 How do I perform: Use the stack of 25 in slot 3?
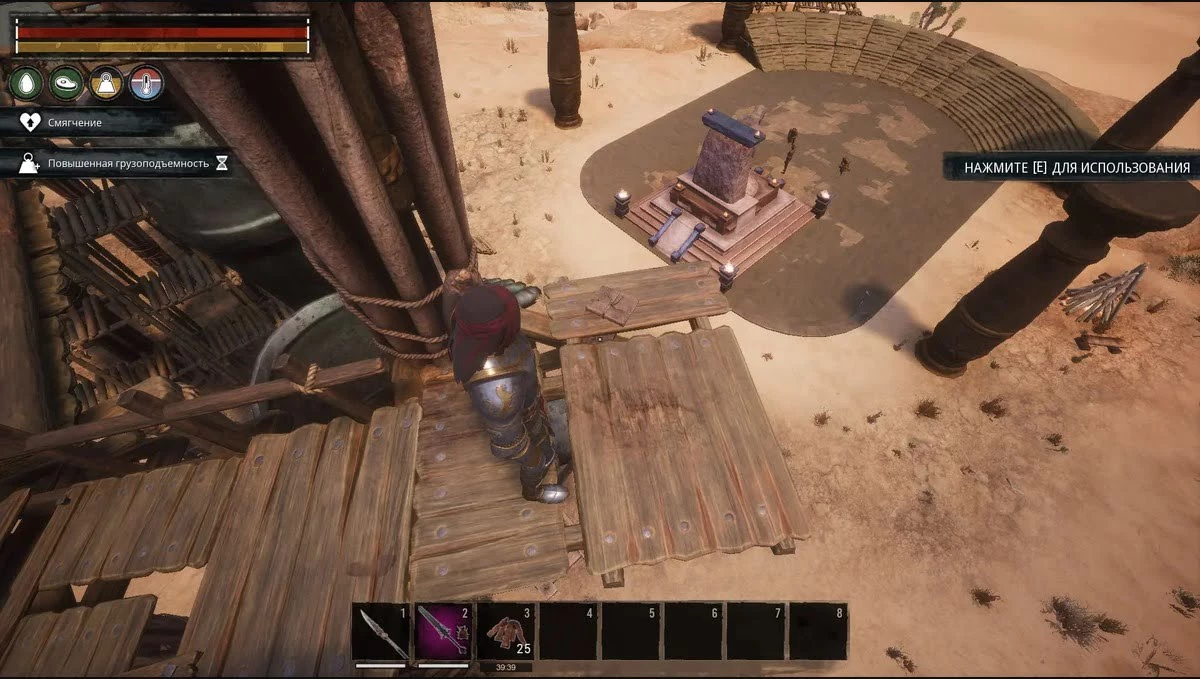[x=507, y=631]
